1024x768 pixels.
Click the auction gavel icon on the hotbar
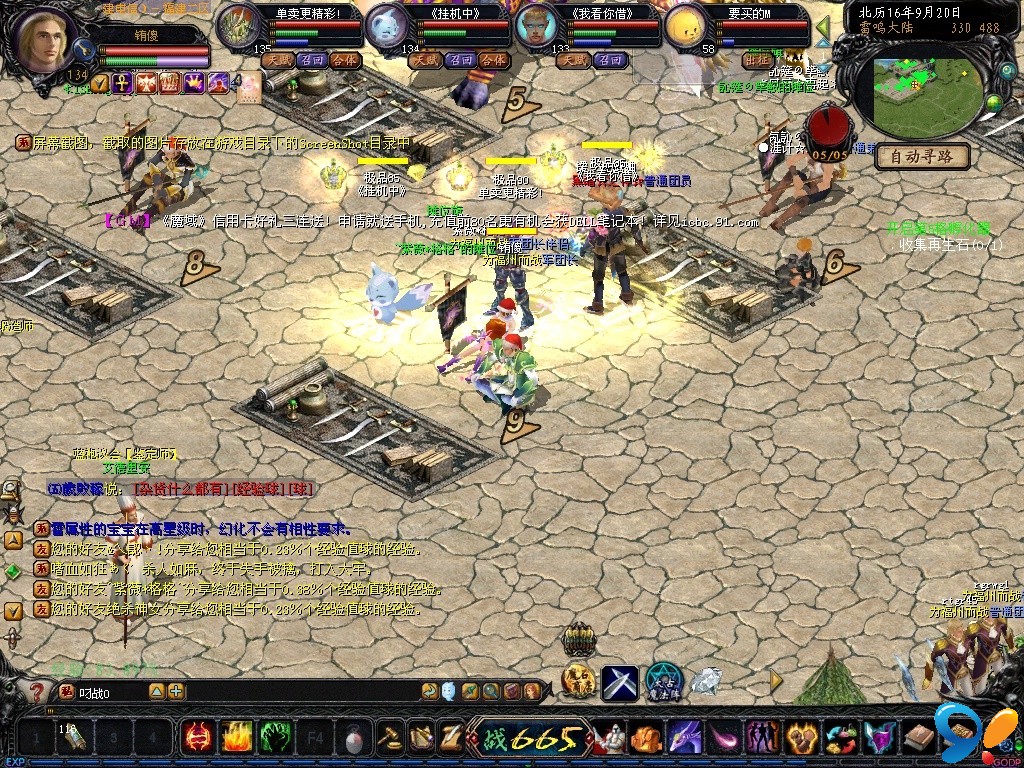click(388, 738)
